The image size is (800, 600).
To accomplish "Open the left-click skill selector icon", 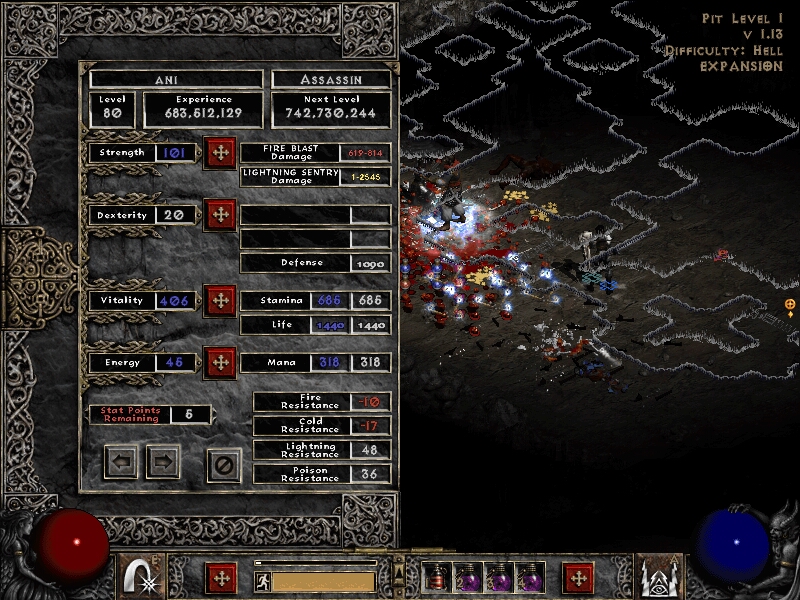I will click(142, 577).
